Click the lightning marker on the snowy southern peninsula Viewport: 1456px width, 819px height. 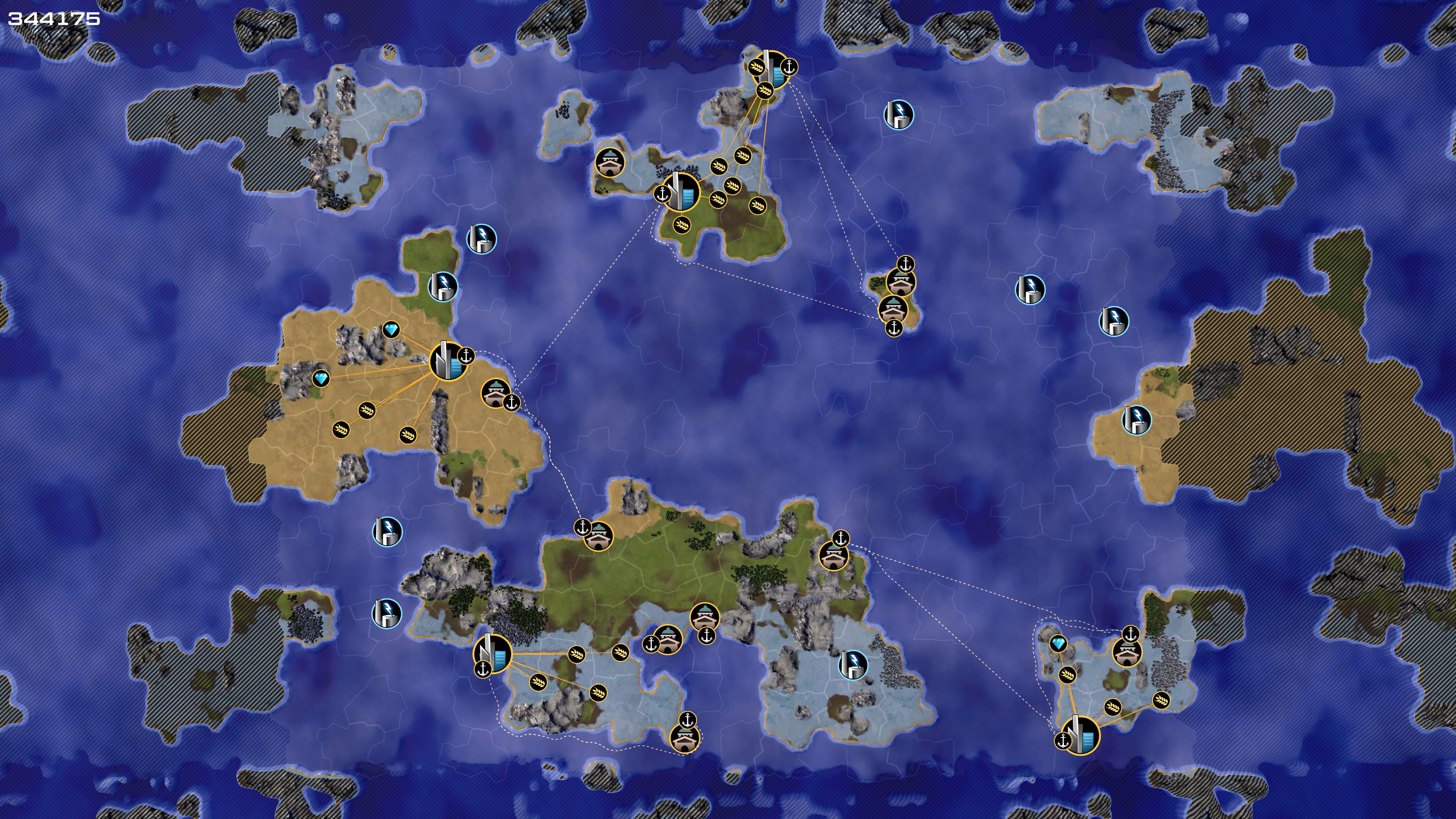852,665
